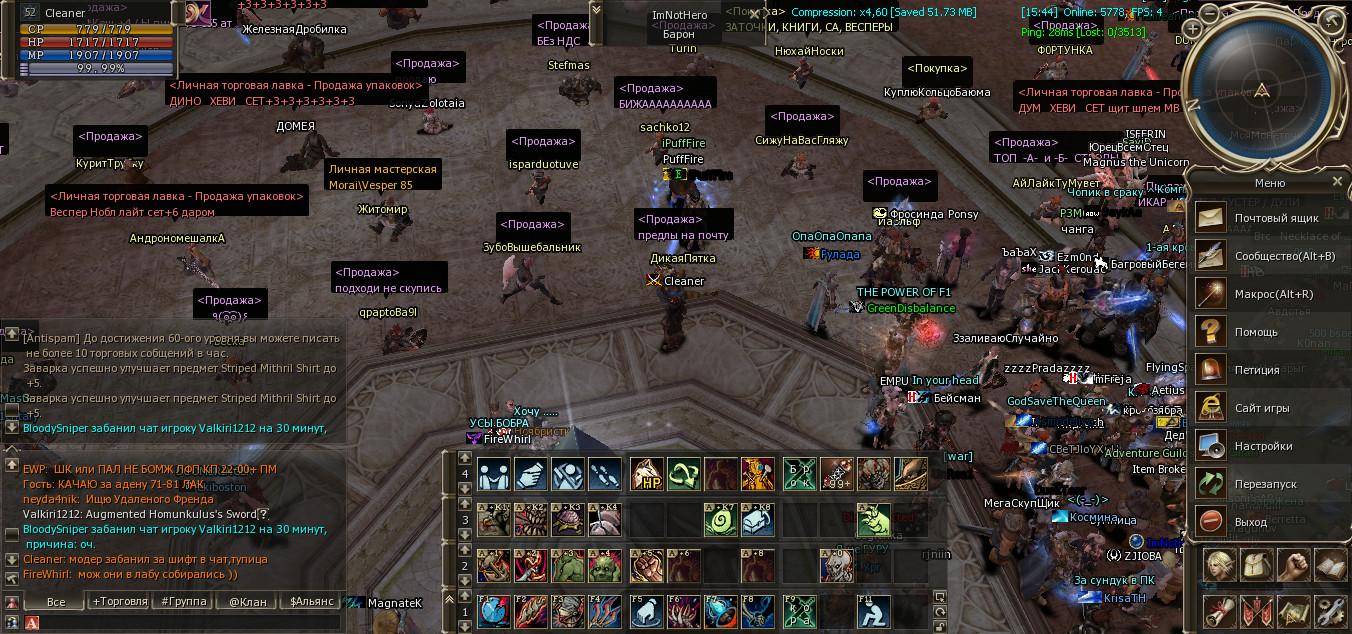
Task: Select Выход to exit the game
Action: click(x=1212, y=521)
